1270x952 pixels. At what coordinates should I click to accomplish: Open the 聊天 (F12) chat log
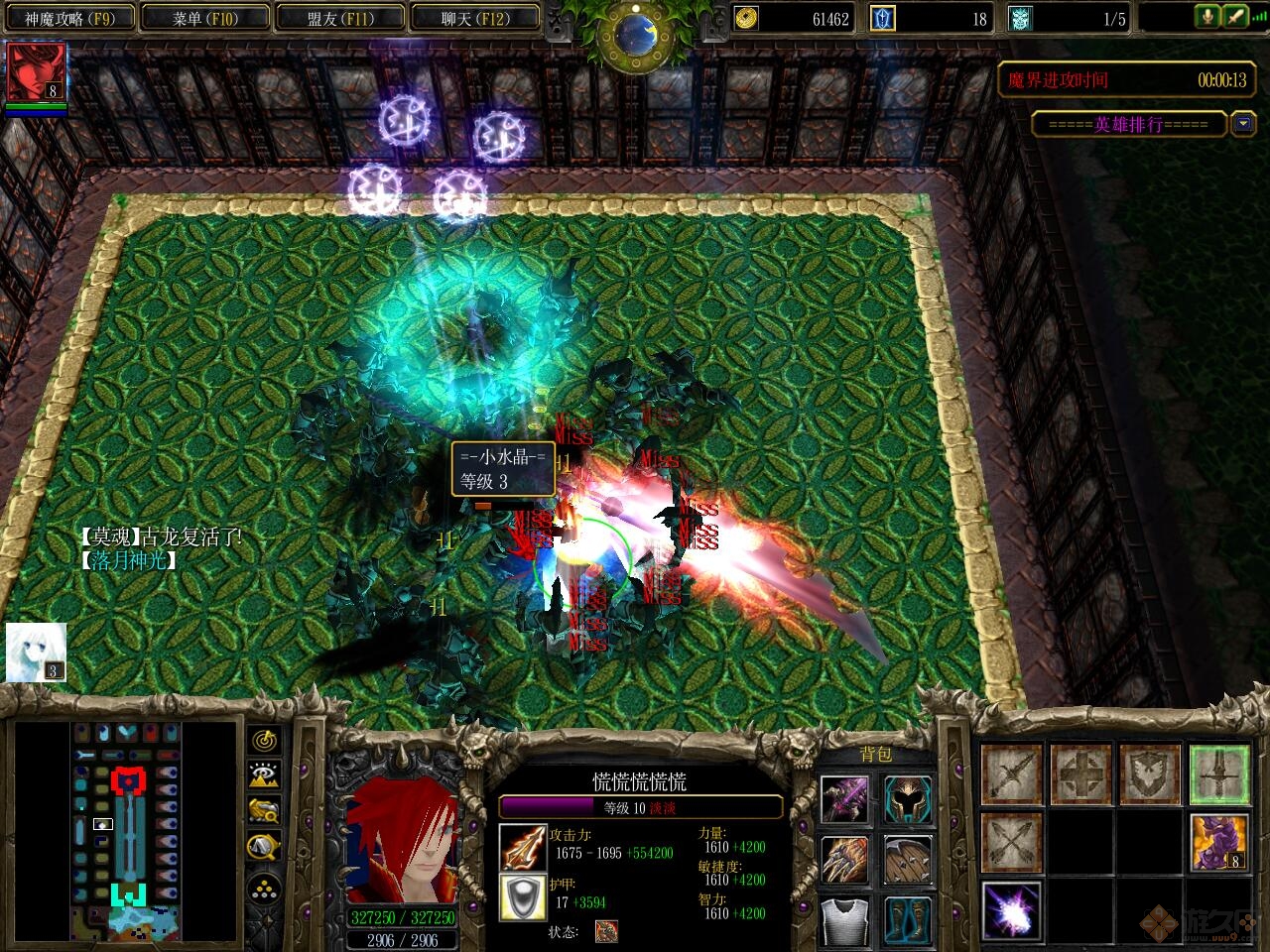pyautogui.click(x=475, y=18)
